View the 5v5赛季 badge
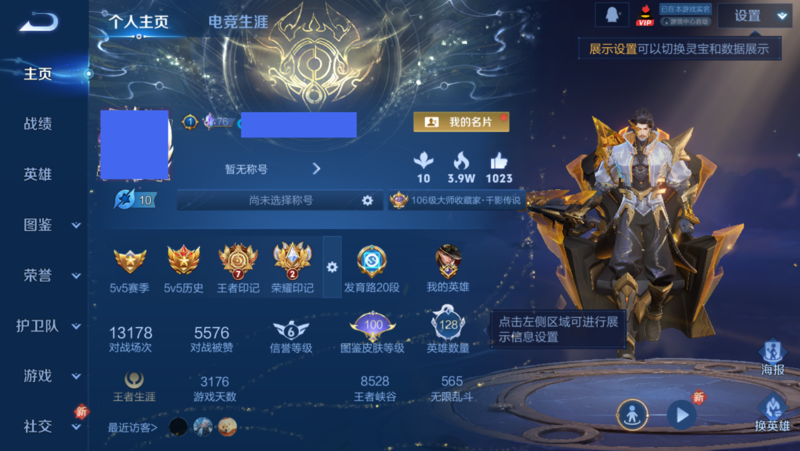This screenshot has height=451, width=800. pos(130,267)
